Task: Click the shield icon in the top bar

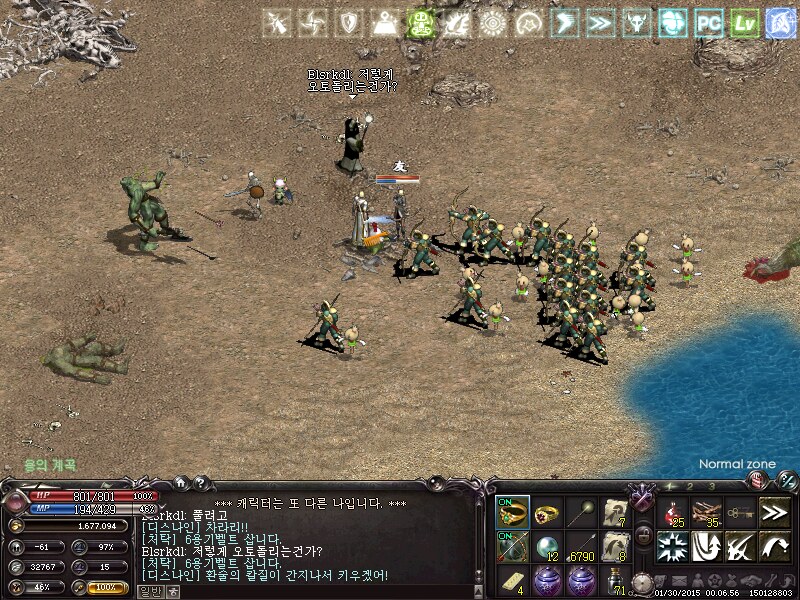Action: coord(349,23)
